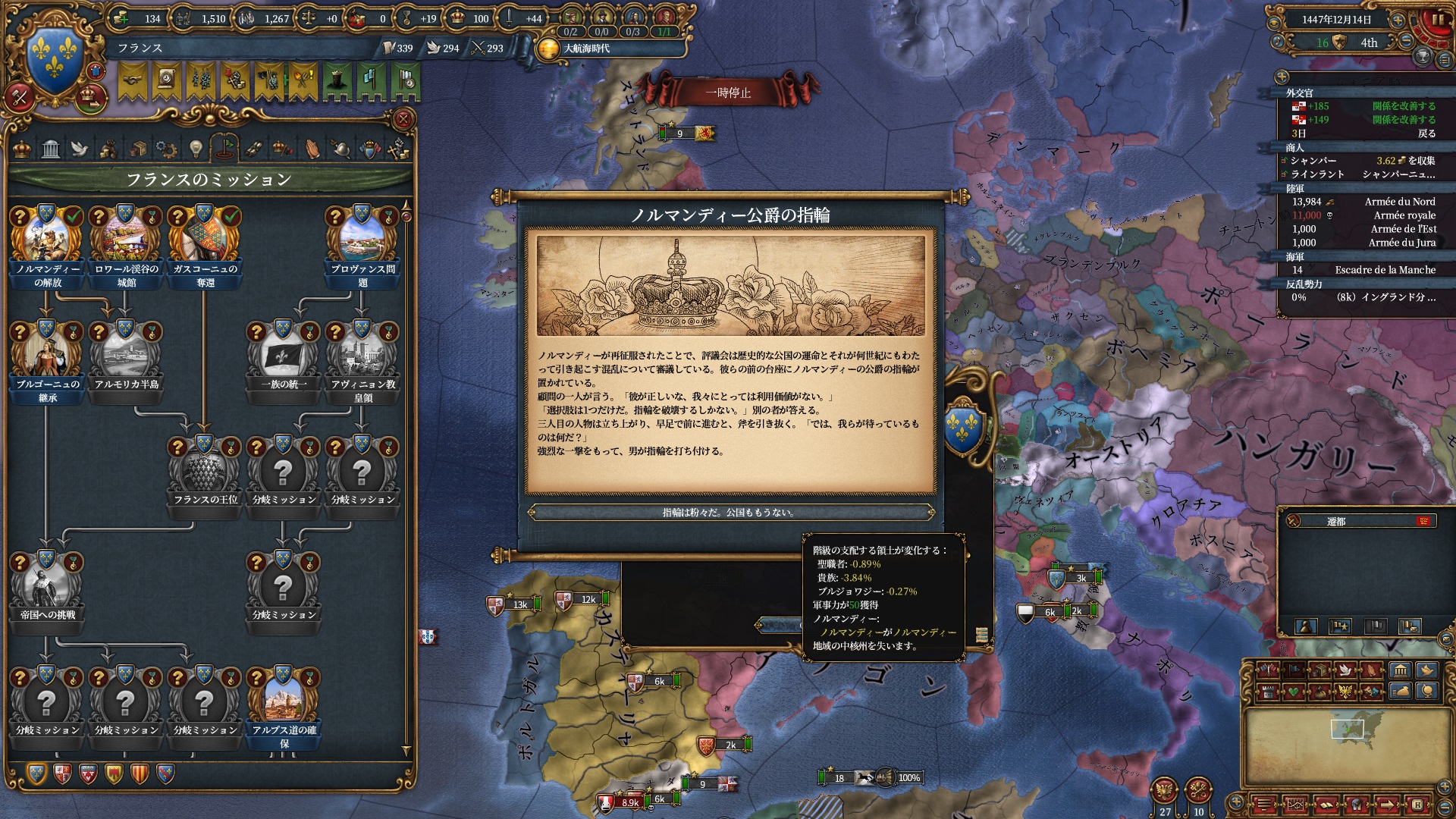1456x819 pixels.
Task: Select the 一族の統一 mission
Action: [x=284, y=356]
